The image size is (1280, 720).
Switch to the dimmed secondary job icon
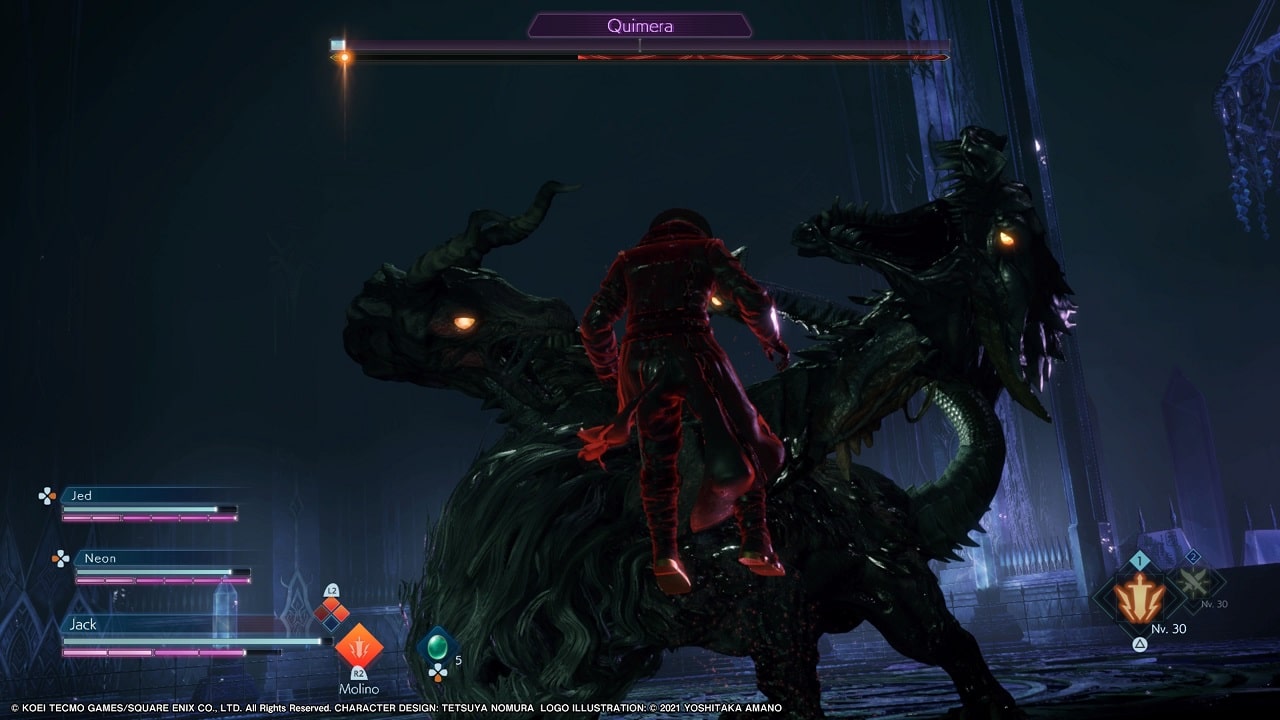(1194, 582)
